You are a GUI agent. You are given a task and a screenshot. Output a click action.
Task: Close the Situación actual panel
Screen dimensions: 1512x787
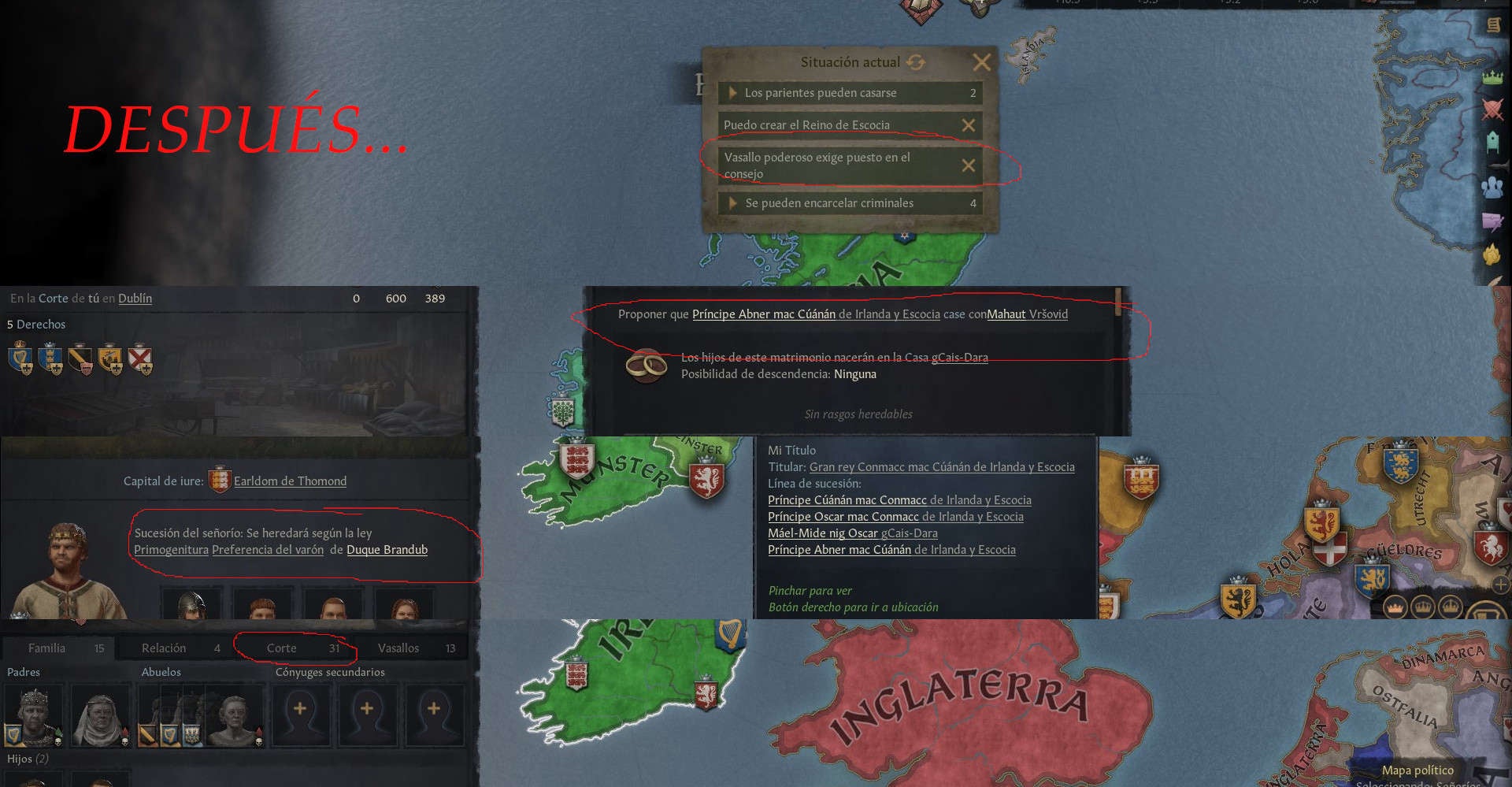[x=981, y=62]
